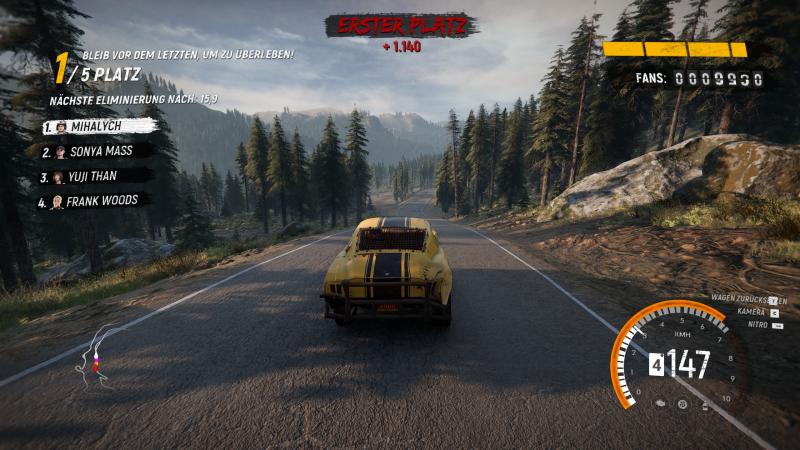Image resolution: width=800 pixels, height=450 pixels.
Task: Click the wheel status icon on speedometer
Action: tap(683, 405)
